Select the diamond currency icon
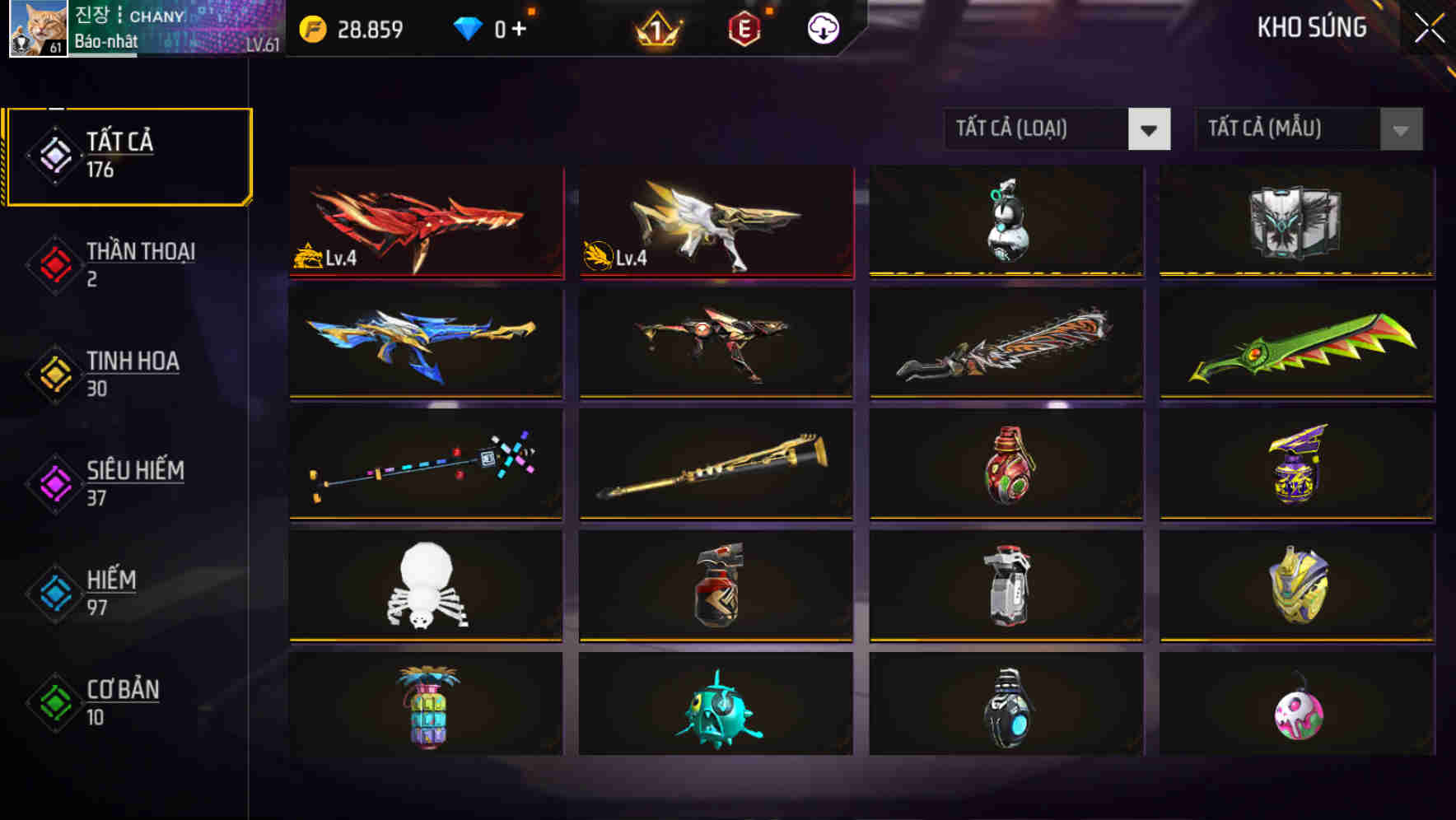Image resolution: width=1456 pixels, height=820 pixels. (466, 27)
